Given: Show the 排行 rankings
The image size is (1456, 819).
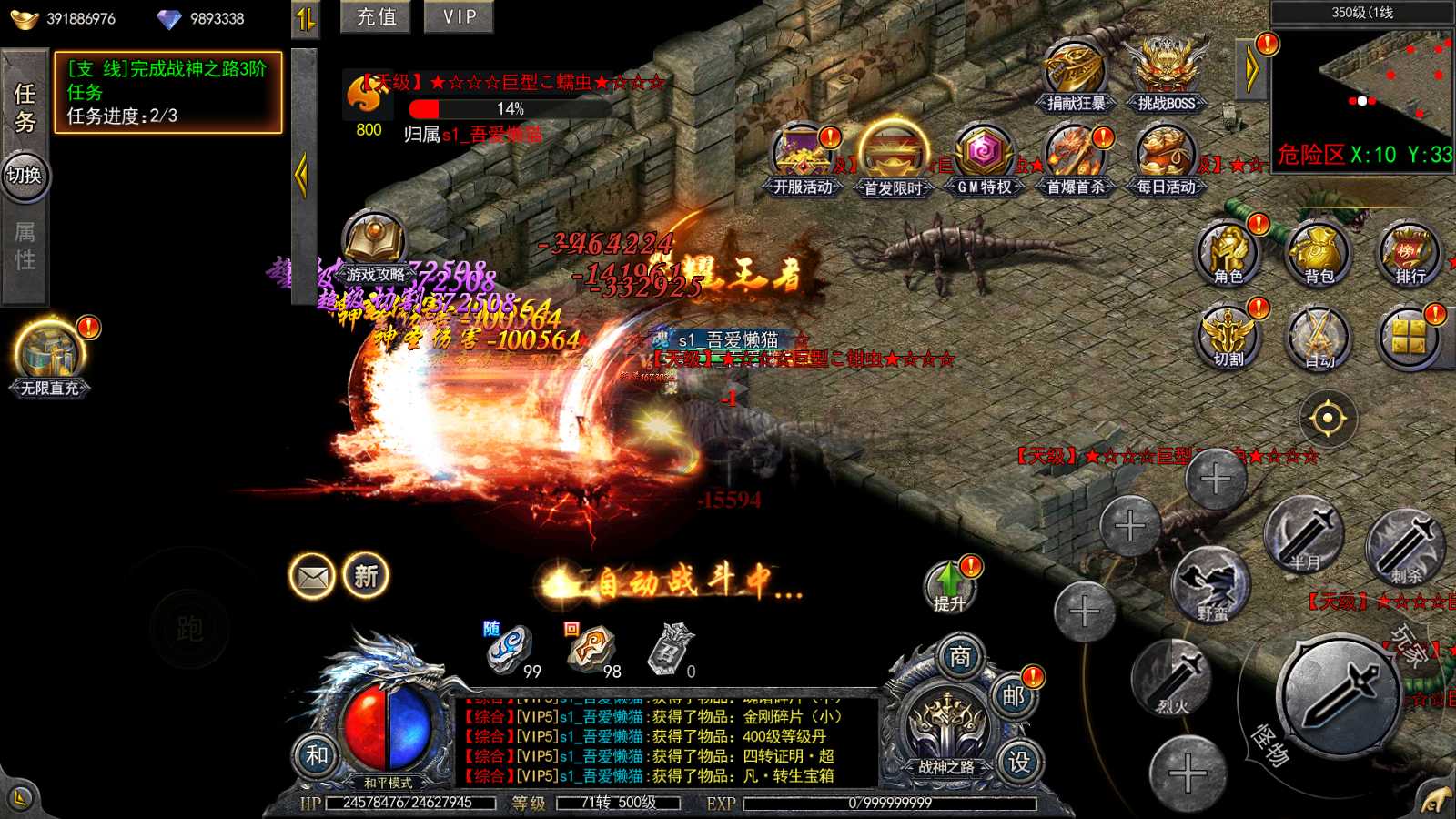Looking at the screenshot, I should click(x=1410, y=253).
